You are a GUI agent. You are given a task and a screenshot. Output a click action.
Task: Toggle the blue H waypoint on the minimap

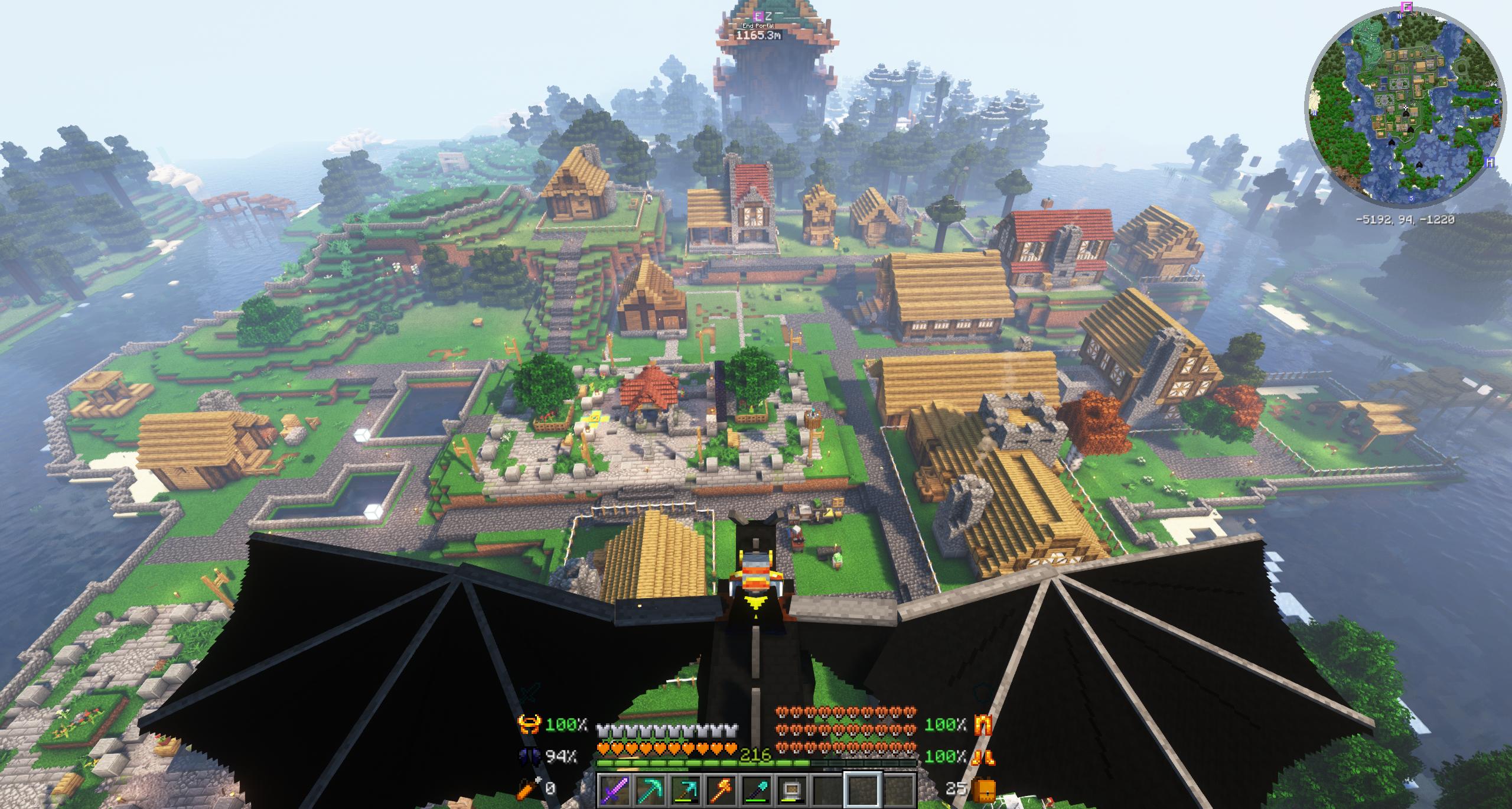(x=1491, y=163)
